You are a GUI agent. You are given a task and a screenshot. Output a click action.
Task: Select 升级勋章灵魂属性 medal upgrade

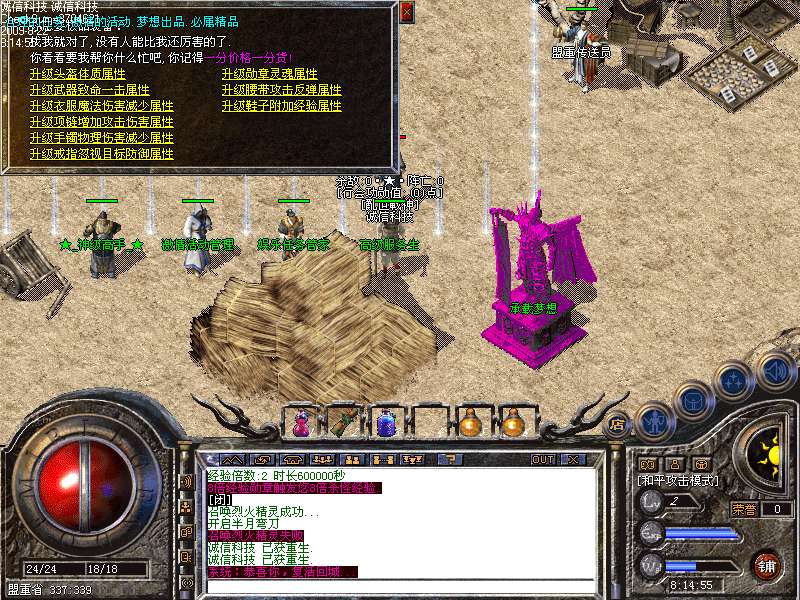coord(269,75)
